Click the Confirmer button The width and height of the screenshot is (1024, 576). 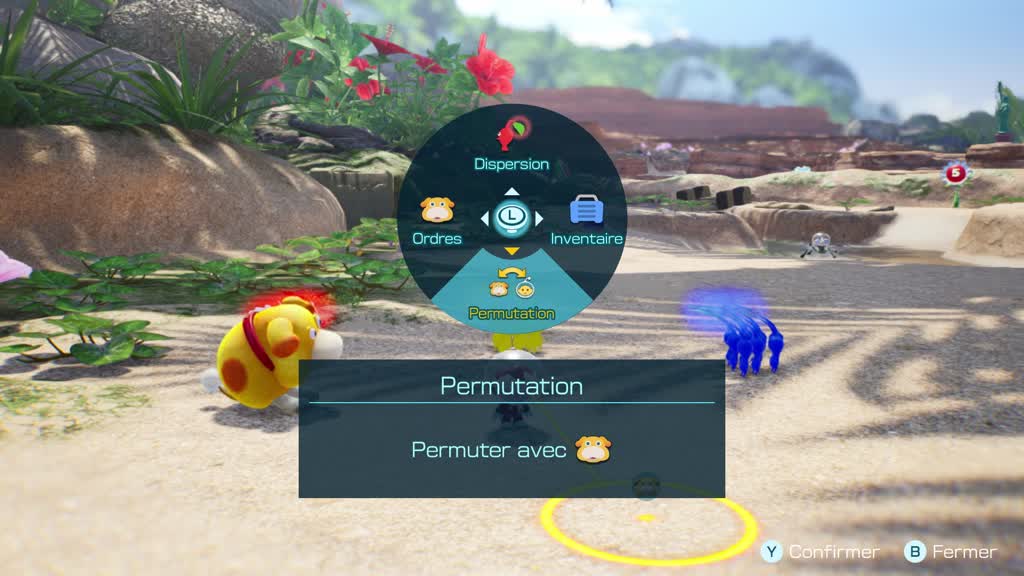tap(821, 552)
